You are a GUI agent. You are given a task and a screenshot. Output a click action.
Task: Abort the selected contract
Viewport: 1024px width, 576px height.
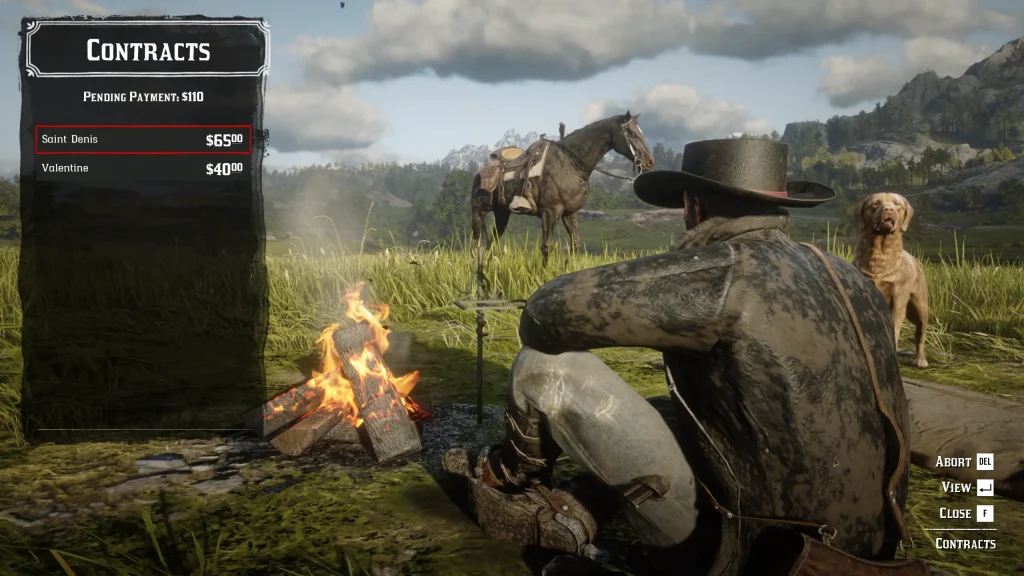[964, 462]
